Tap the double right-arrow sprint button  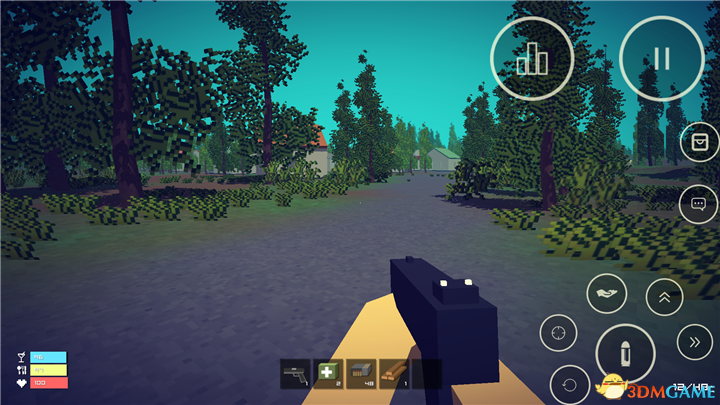693,343
